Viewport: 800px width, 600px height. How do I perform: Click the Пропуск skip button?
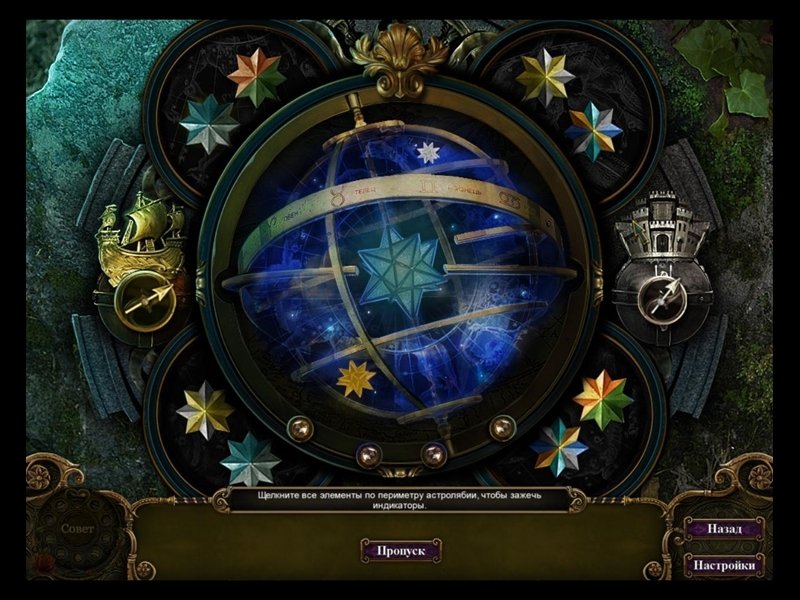[401, 550]
